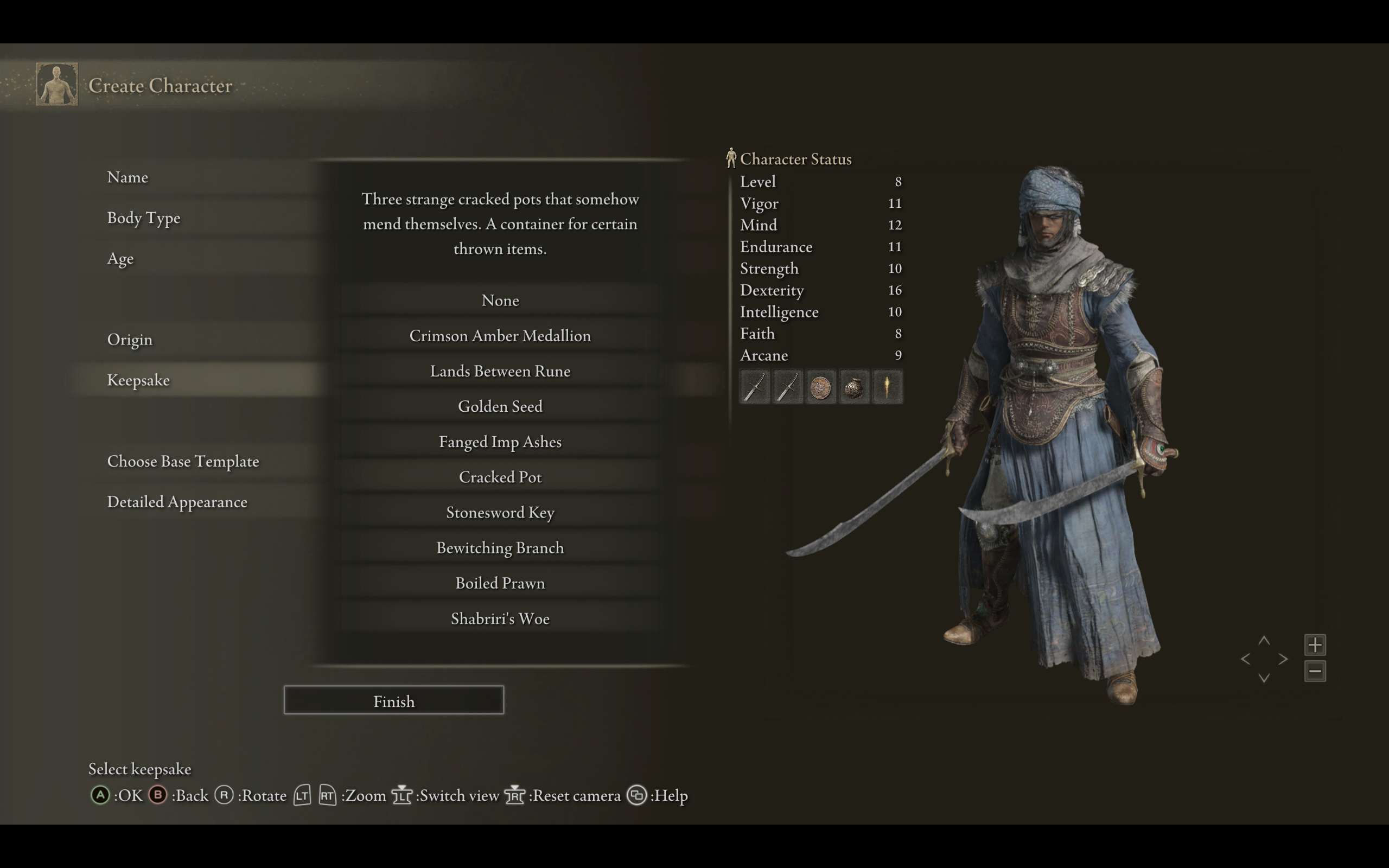Open the Origin selection

(130, 340)
